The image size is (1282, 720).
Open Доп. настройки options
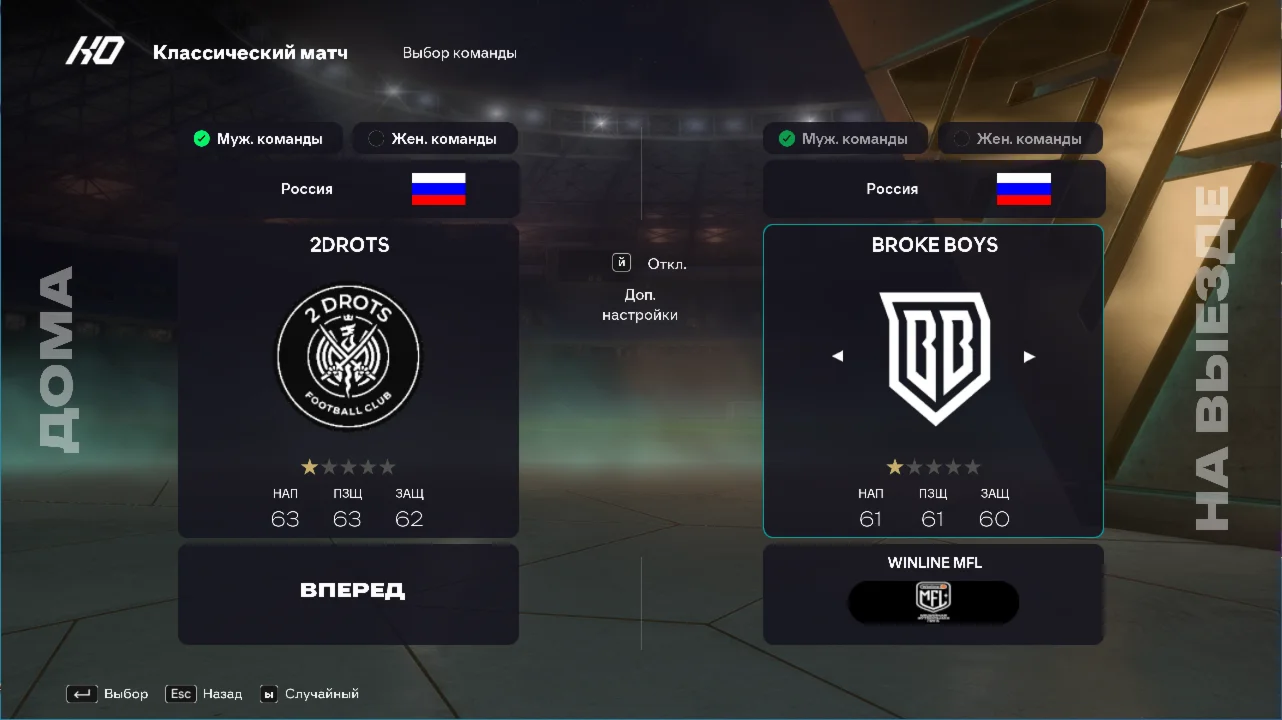click(x=640, y=304)
